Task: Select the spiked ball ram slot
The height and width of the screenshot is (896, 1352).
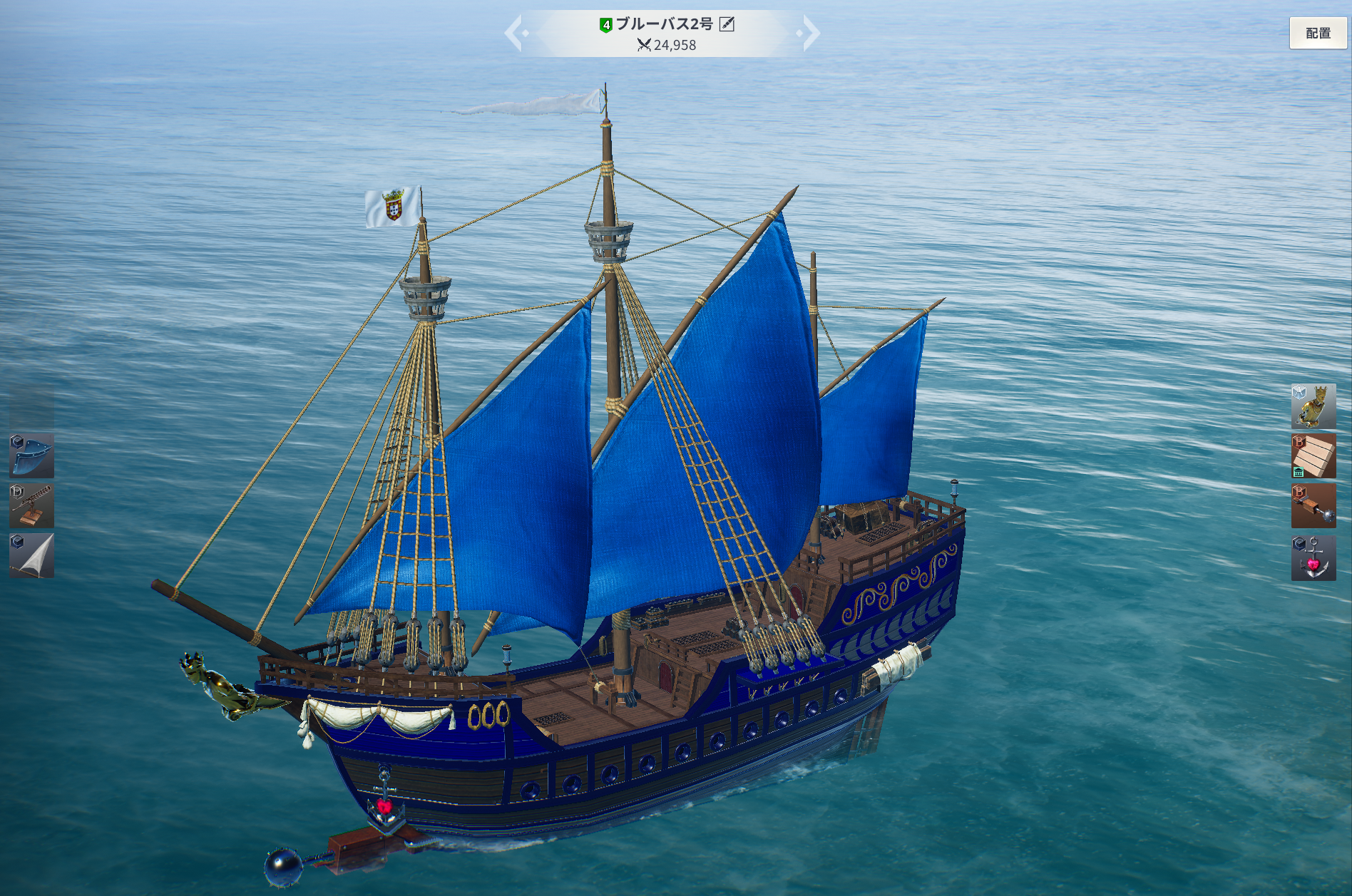Action: pos(1313,506)
